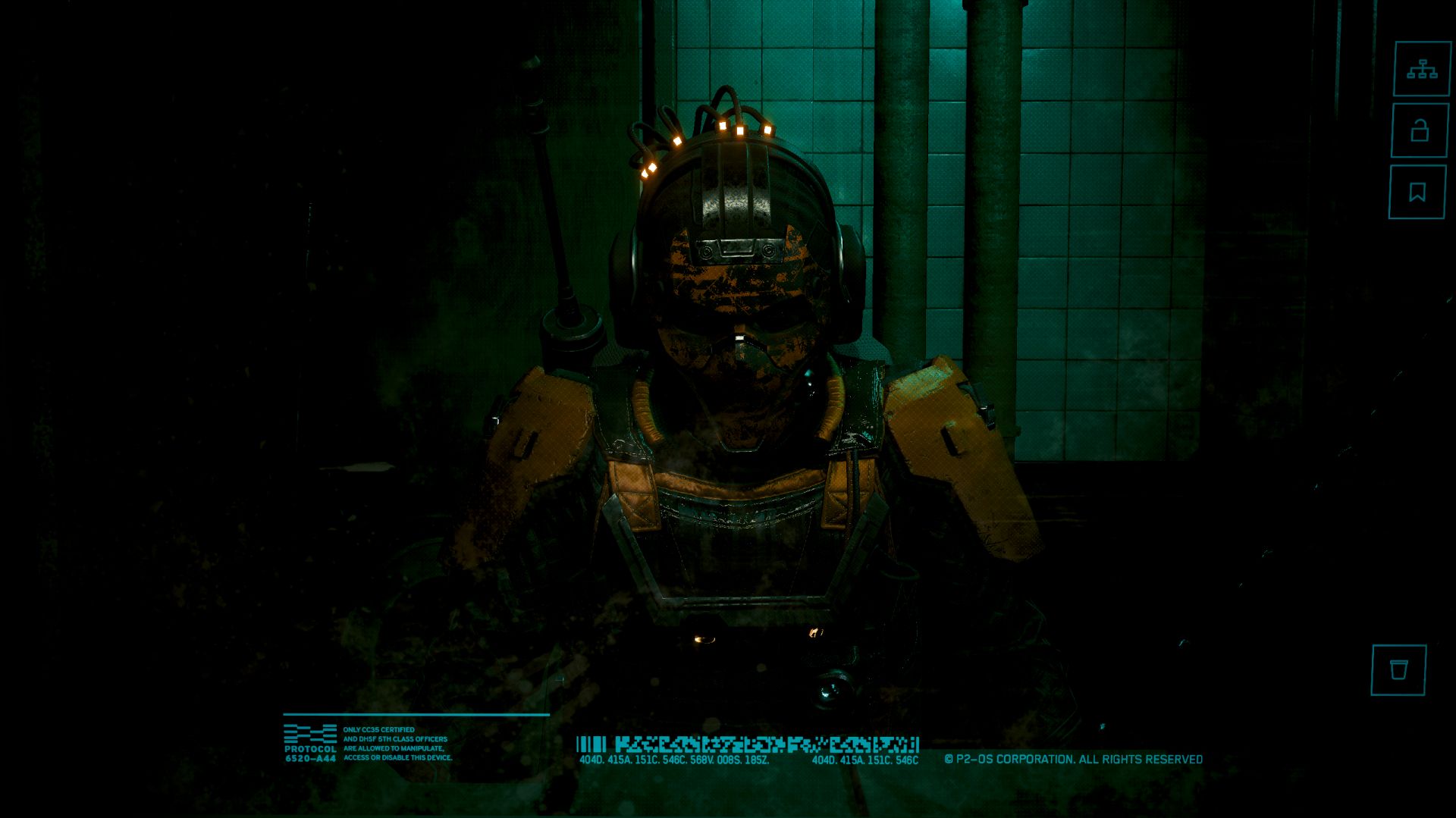Toggle the bookmark marker for this unit
The width and height of the screenshot is (1456, 818).
tap(1420, 192)
